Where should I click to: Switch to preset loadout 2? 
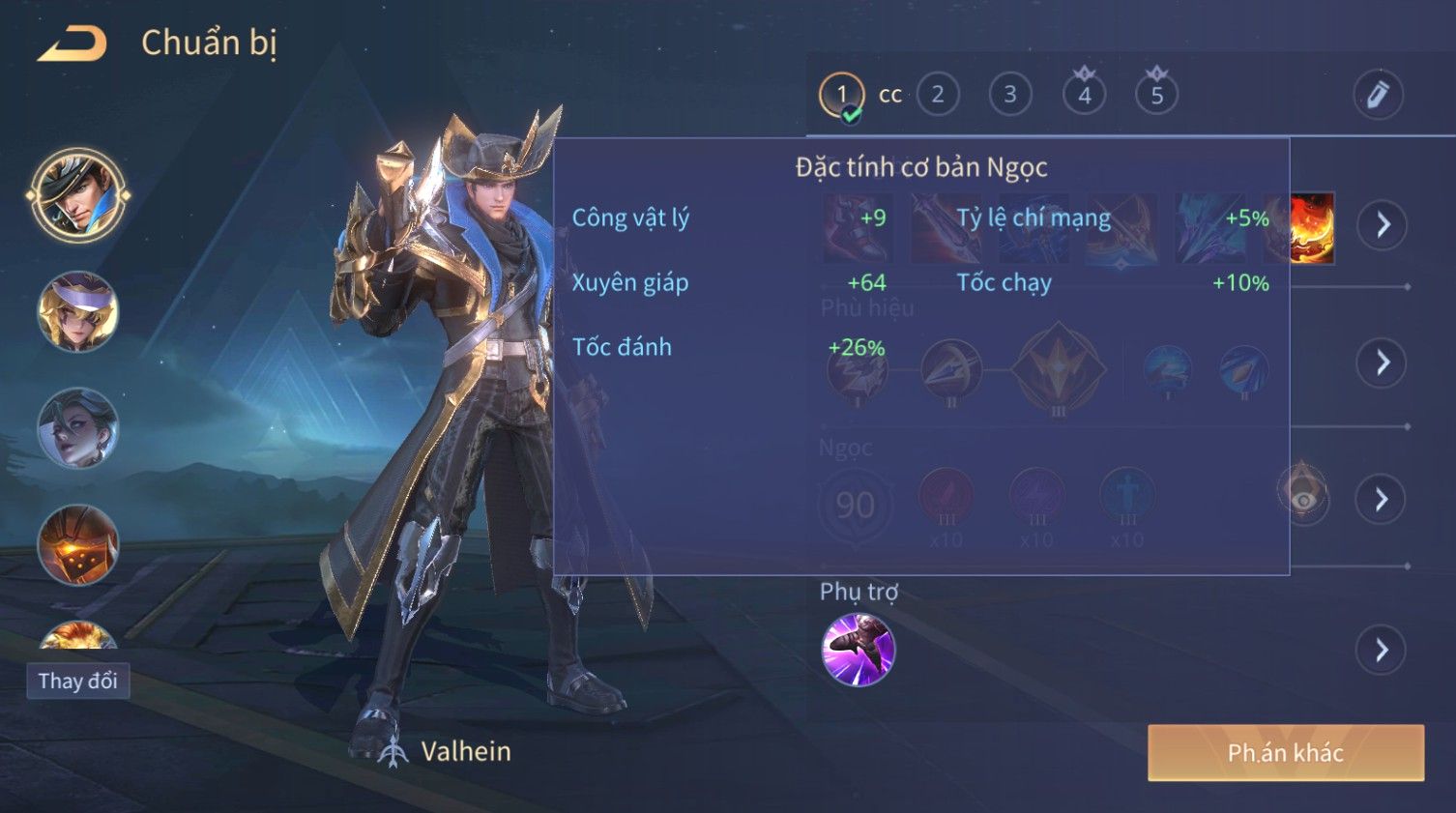coord(937,95)
